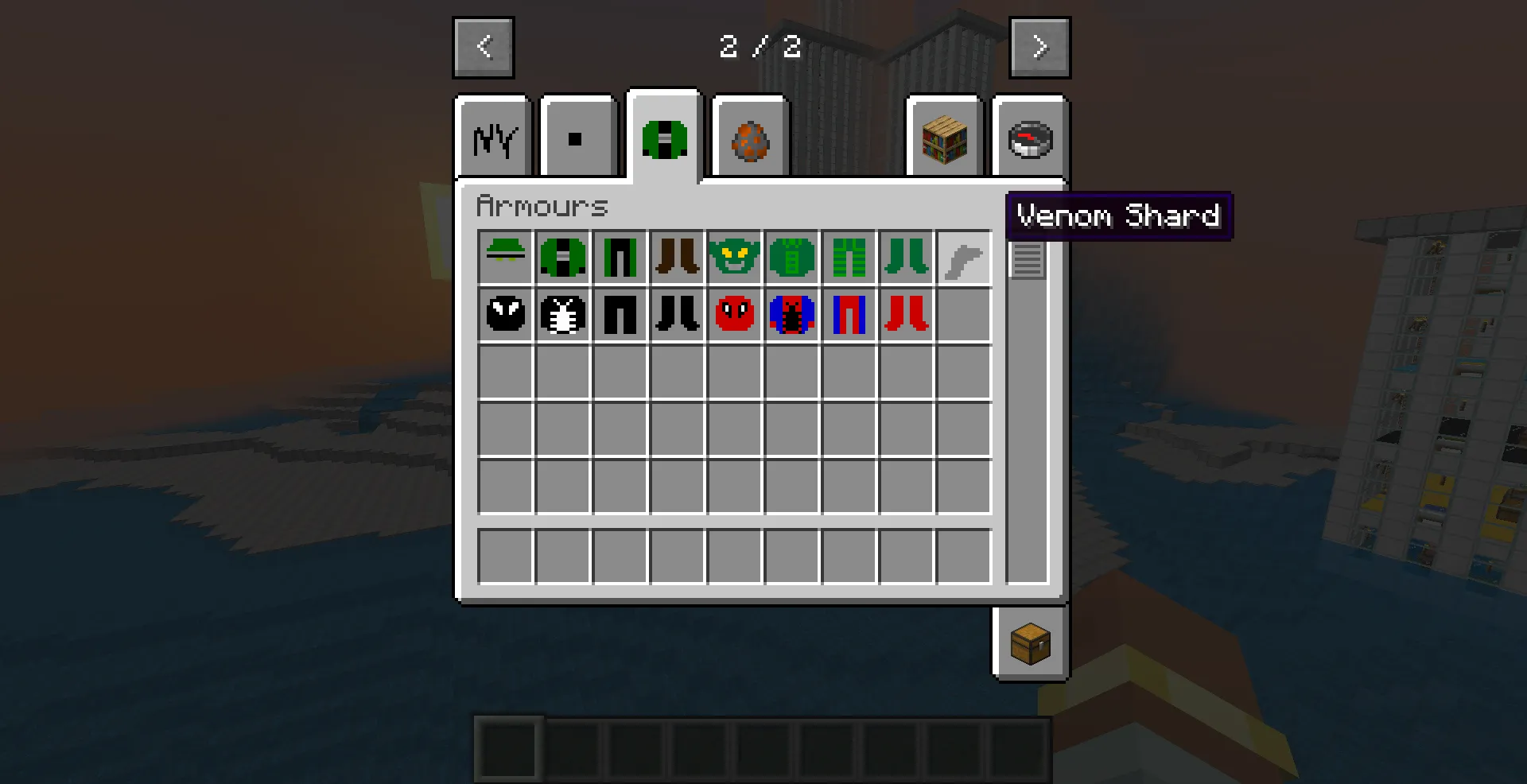This screenshot has height=784, width=1527.
Task: Open the compass search tab
Action: pyautogui.click(x=1028, y=137)
